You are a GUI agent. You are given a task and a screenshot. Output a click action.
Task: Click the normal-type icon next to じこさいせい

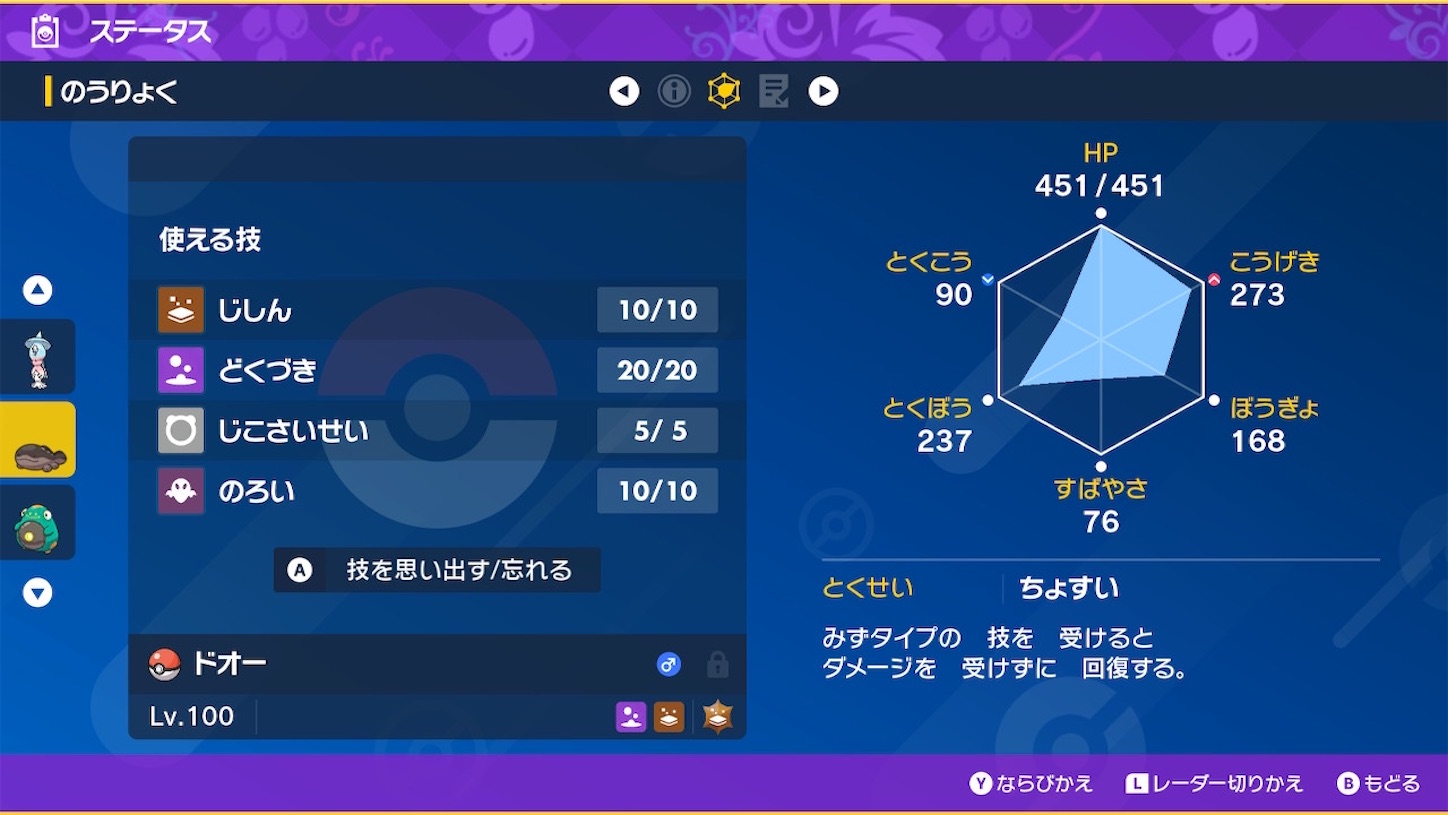tap(180, 430)
